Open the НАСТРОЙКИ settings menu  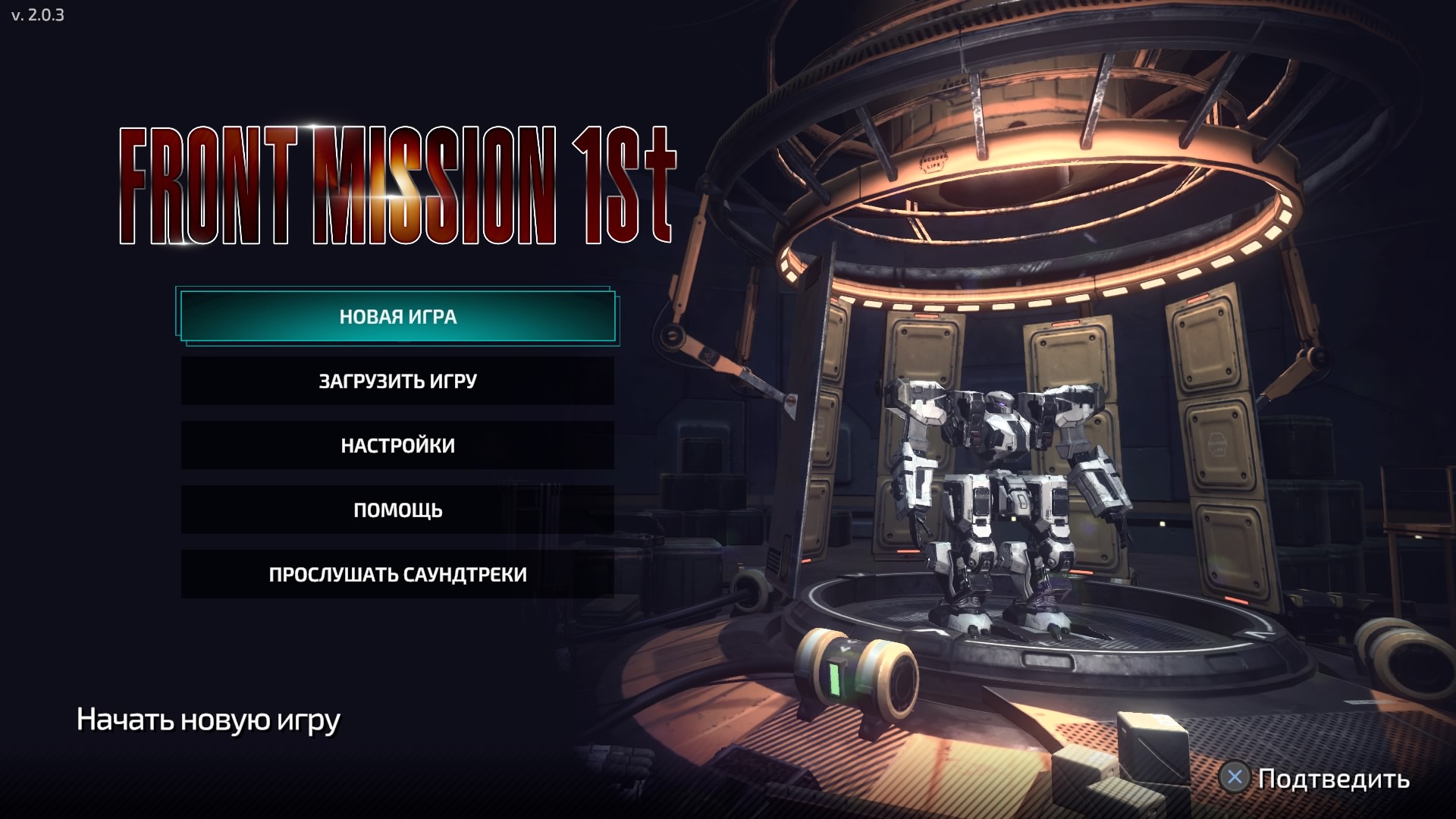click(397, 445)
